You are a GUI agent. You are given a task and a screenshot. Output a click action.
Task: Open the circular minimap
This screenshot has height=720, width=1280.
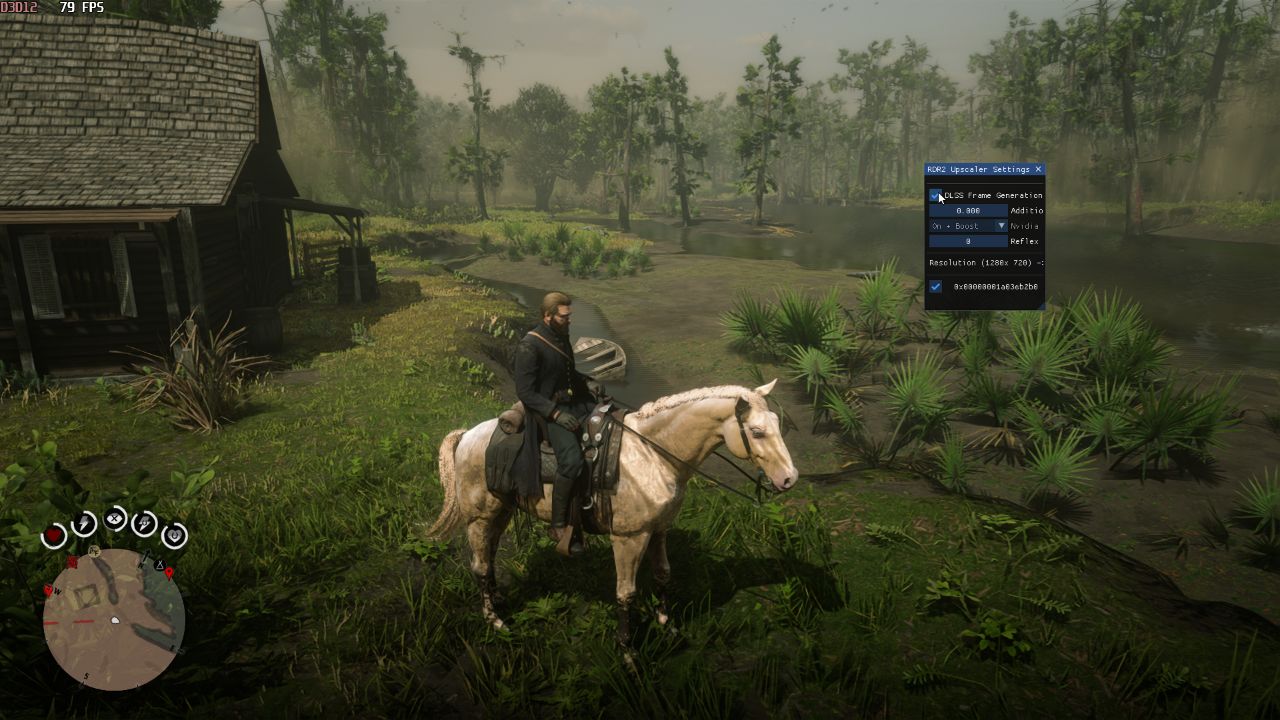(x=113, y=619)
